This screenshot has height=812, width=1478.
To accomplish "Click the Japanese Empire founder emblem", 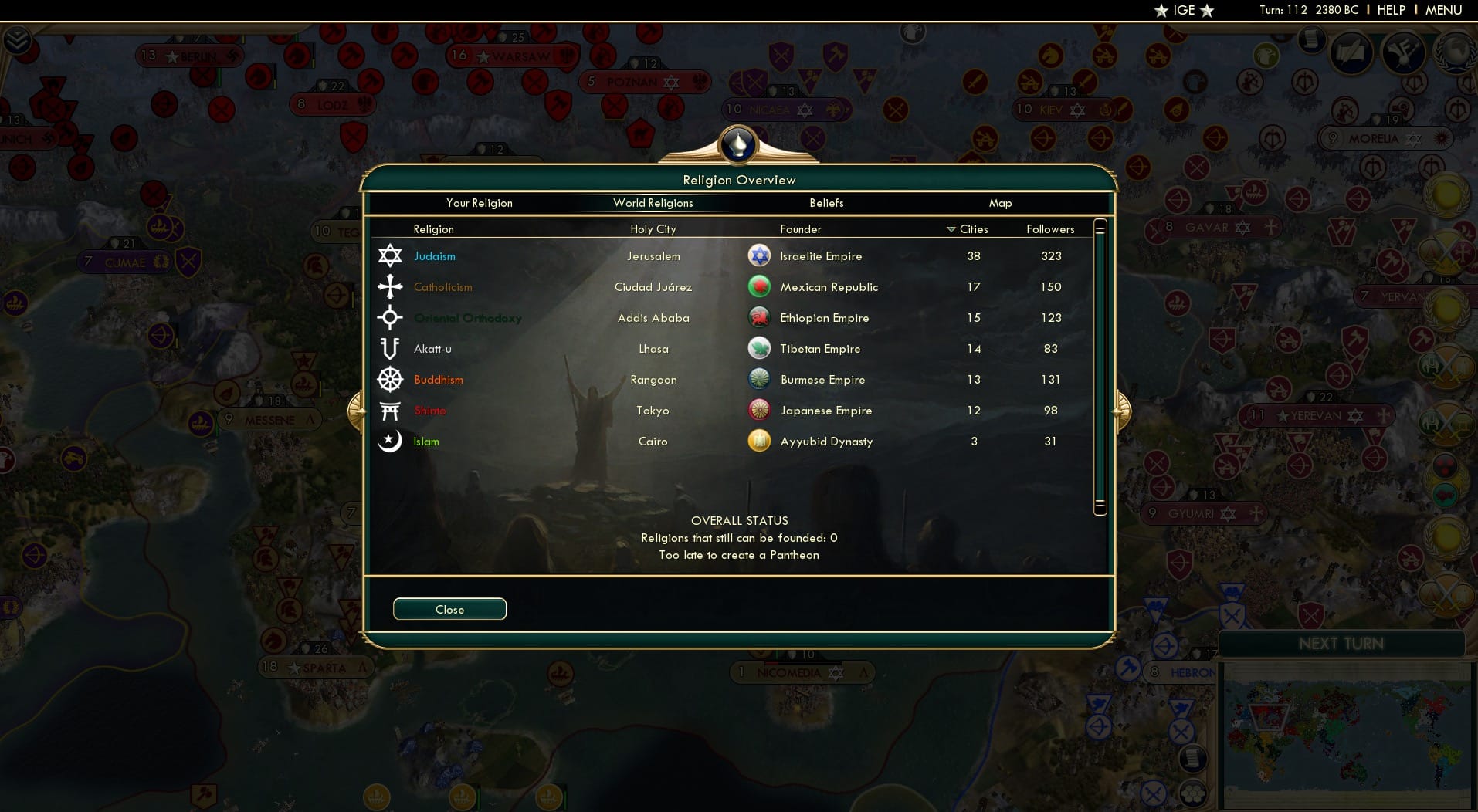I will coord(760,410).
